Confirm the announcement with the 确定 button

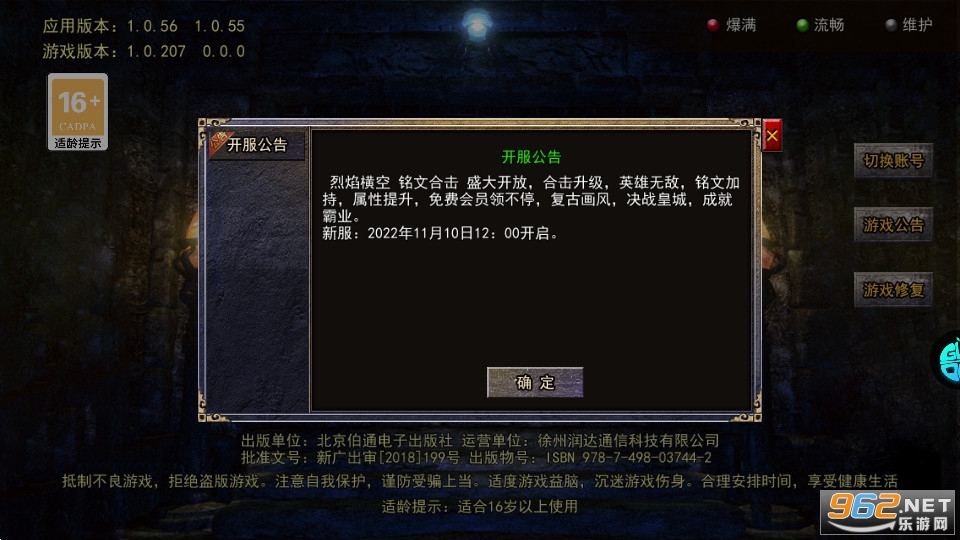click(535, 382)
